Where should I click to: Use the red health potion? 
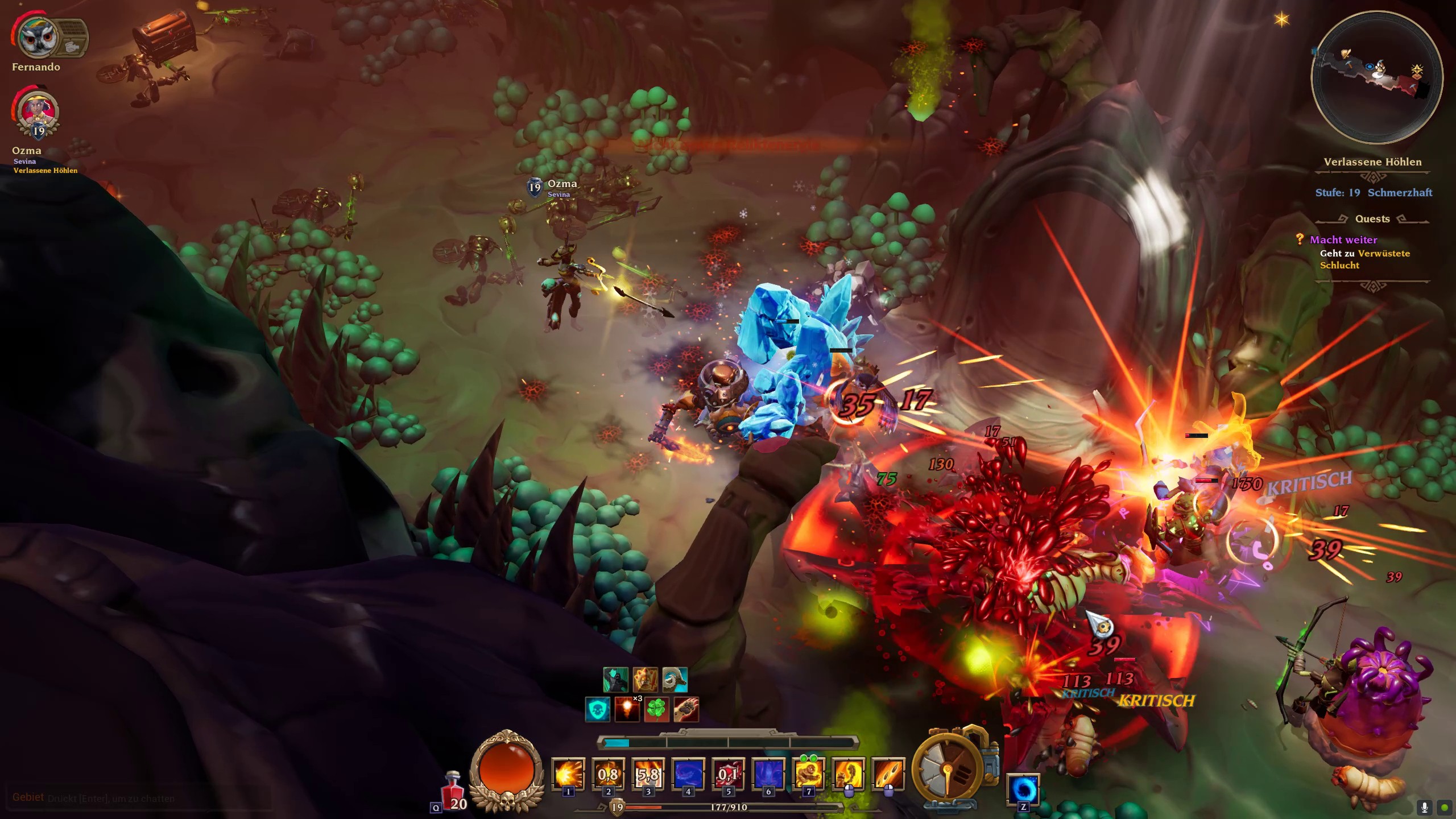click(x=453, y=791)
